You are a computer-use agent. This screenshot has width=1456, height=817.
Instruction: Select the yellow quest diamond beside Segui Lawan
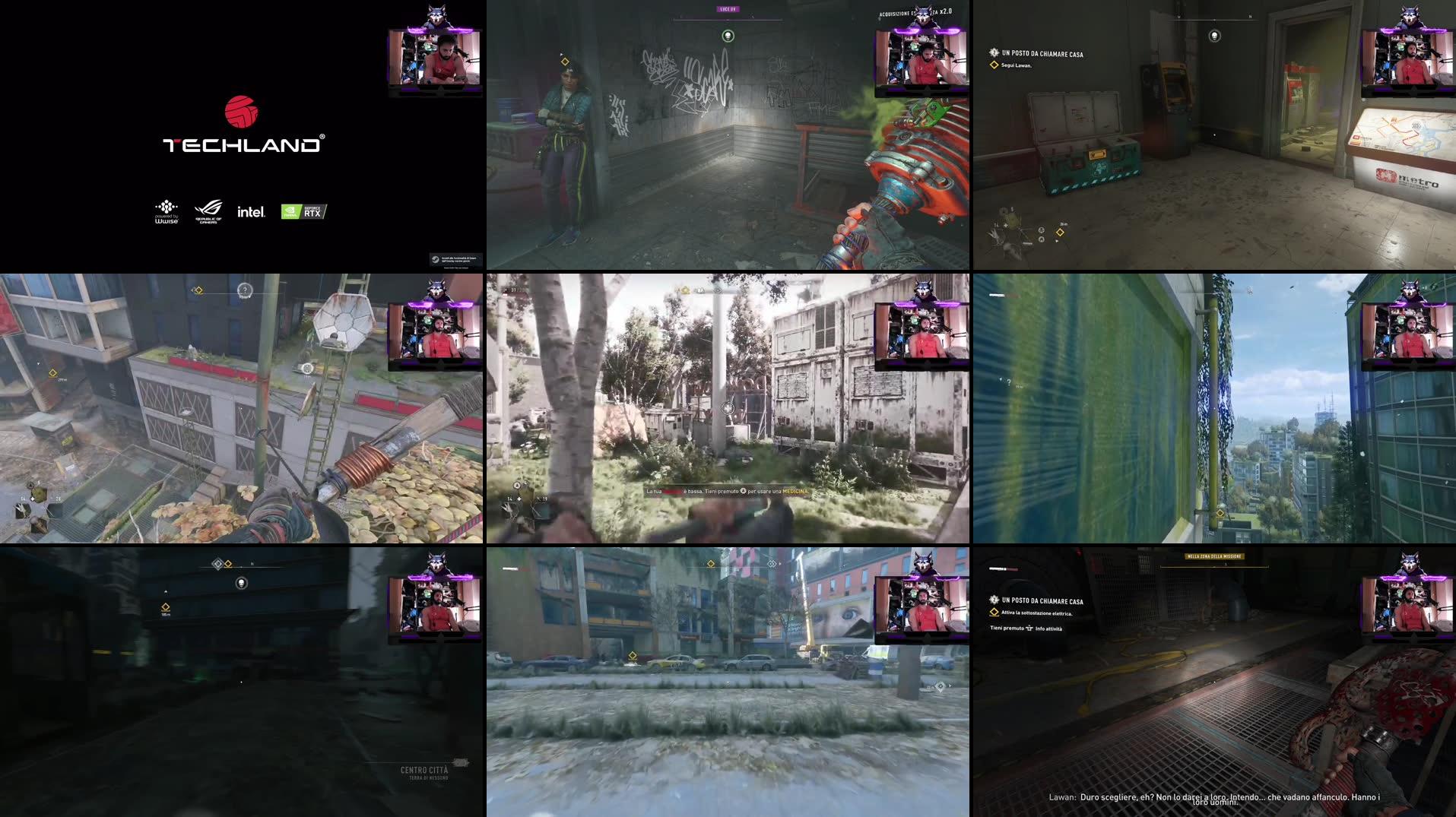click(x=994, y=66)
